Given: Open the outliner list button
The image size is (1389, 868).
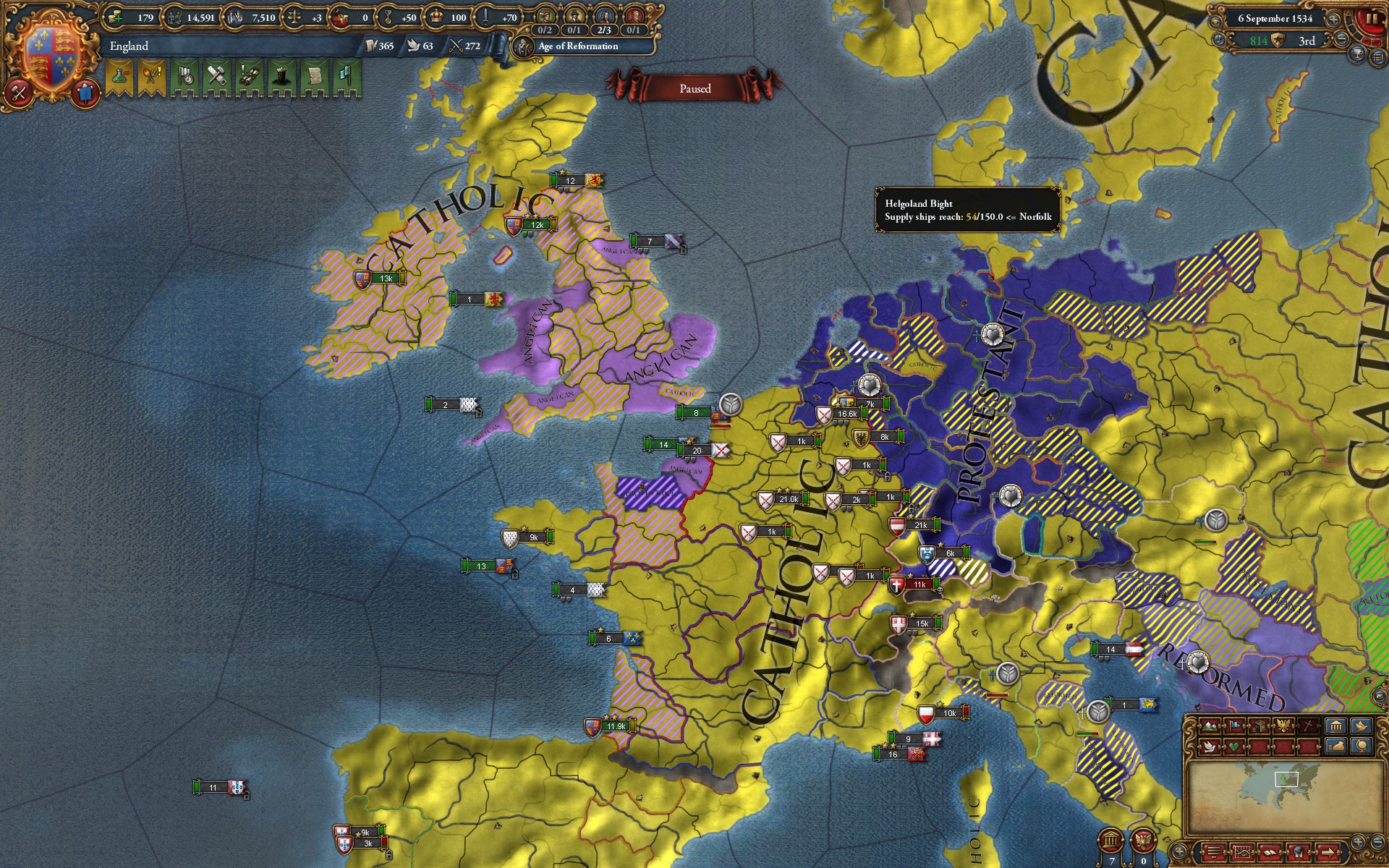Looking at the screenshot, I should (1215, 851).
